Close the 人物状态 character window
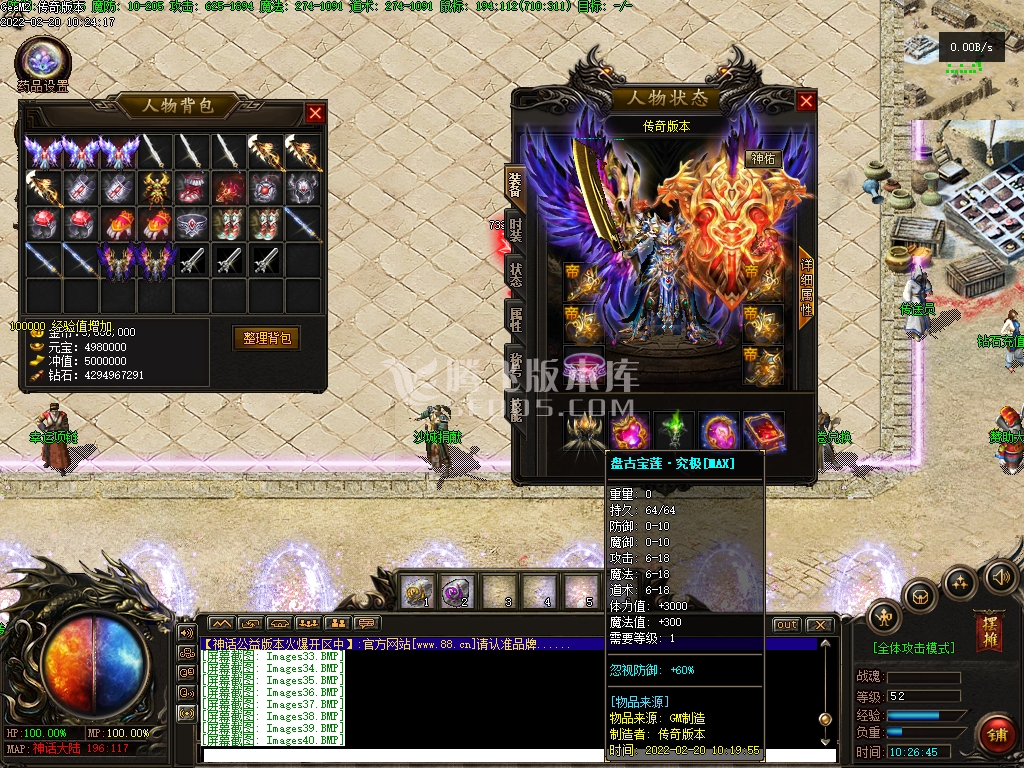 pyautogui.click(x=806, y=101)
